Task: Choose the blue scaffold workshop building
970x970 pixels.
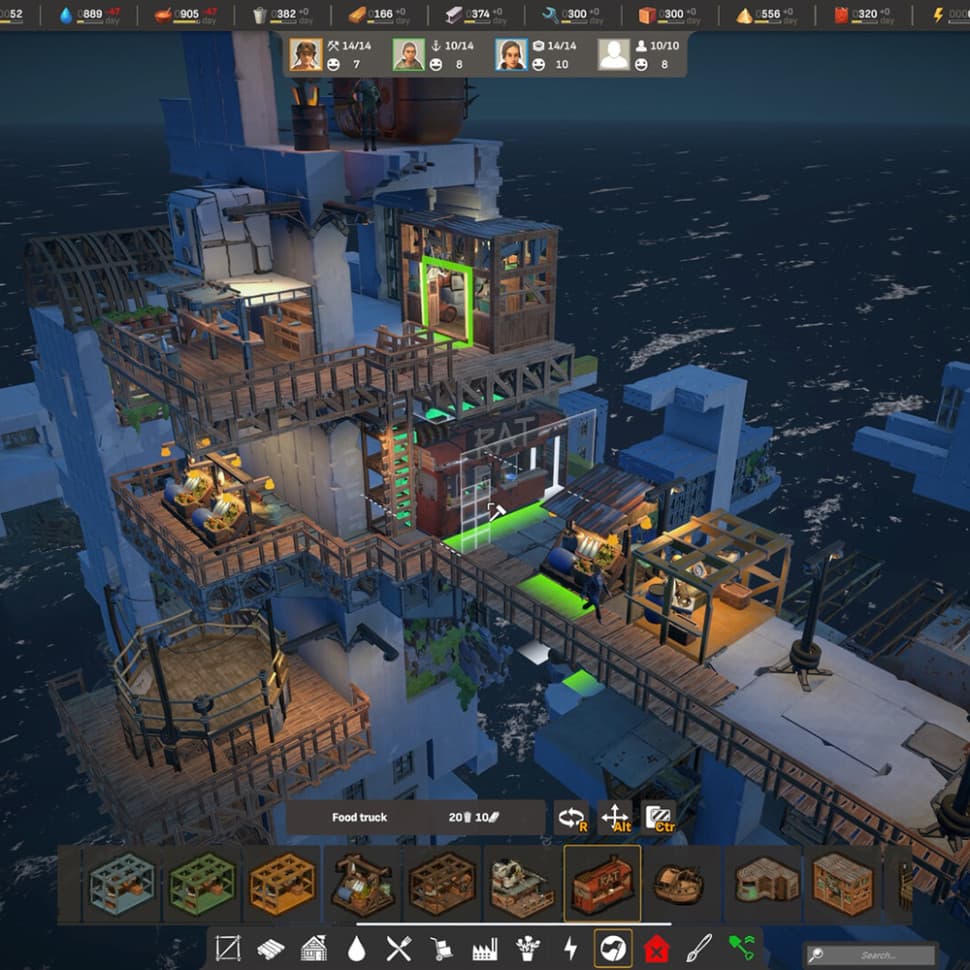Action: [121, 884]
